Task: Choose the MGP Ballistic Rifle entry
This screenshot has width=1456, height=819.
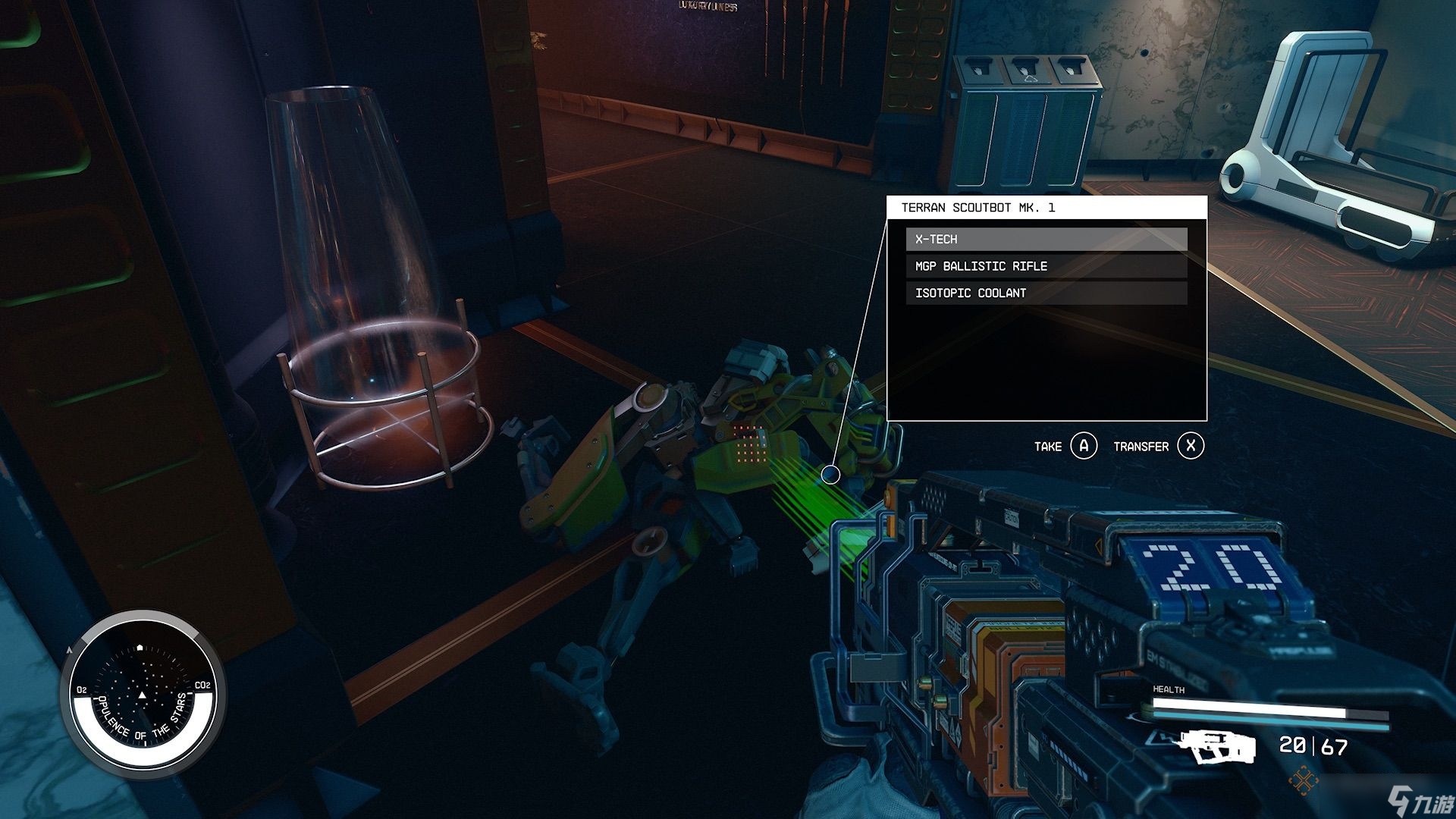Action: pyautogui.click(x=1046, y=266)
